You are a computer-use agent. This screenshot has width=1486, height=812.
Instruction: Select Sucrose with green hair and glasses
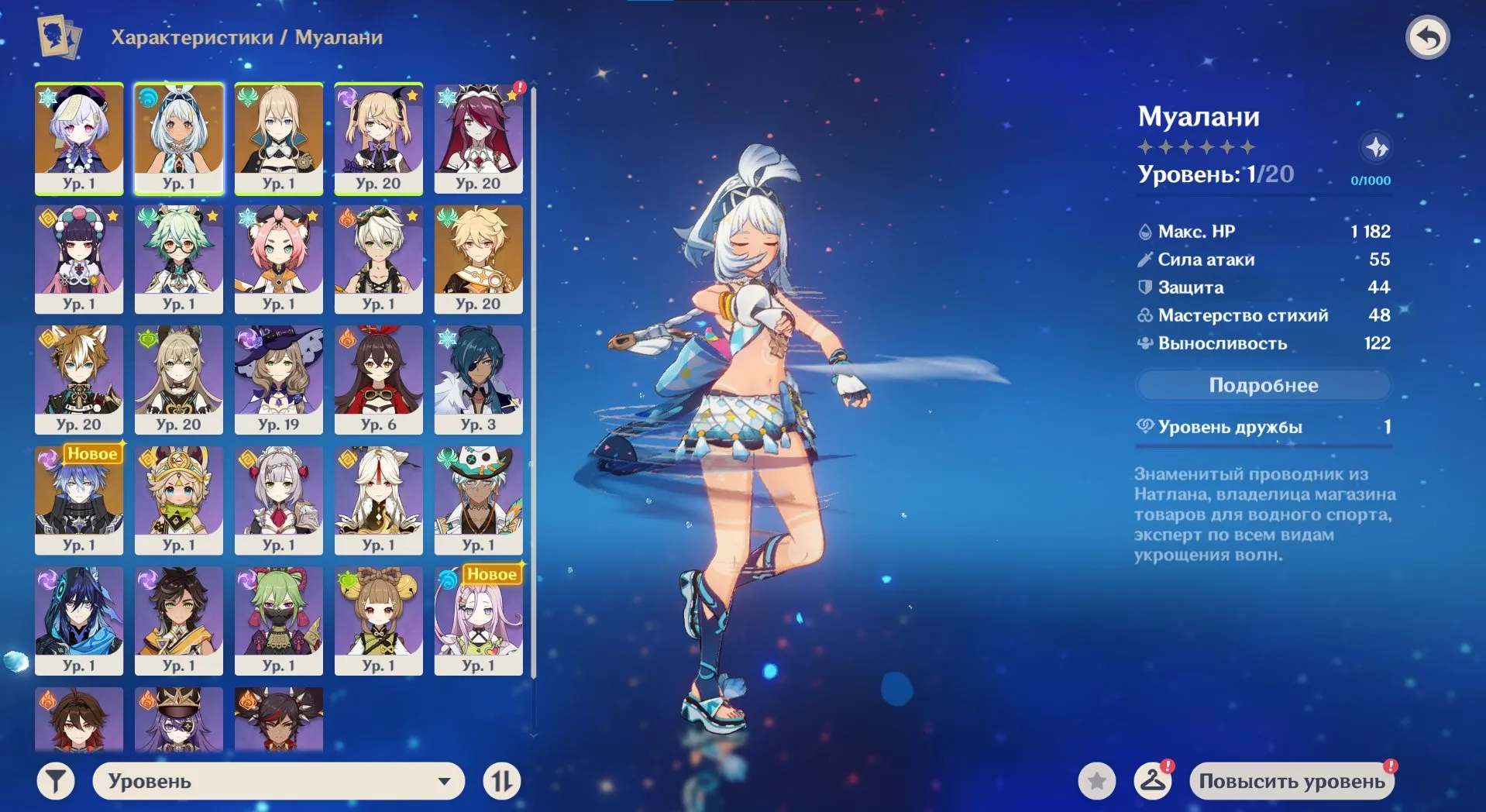(x=179, y=259)
